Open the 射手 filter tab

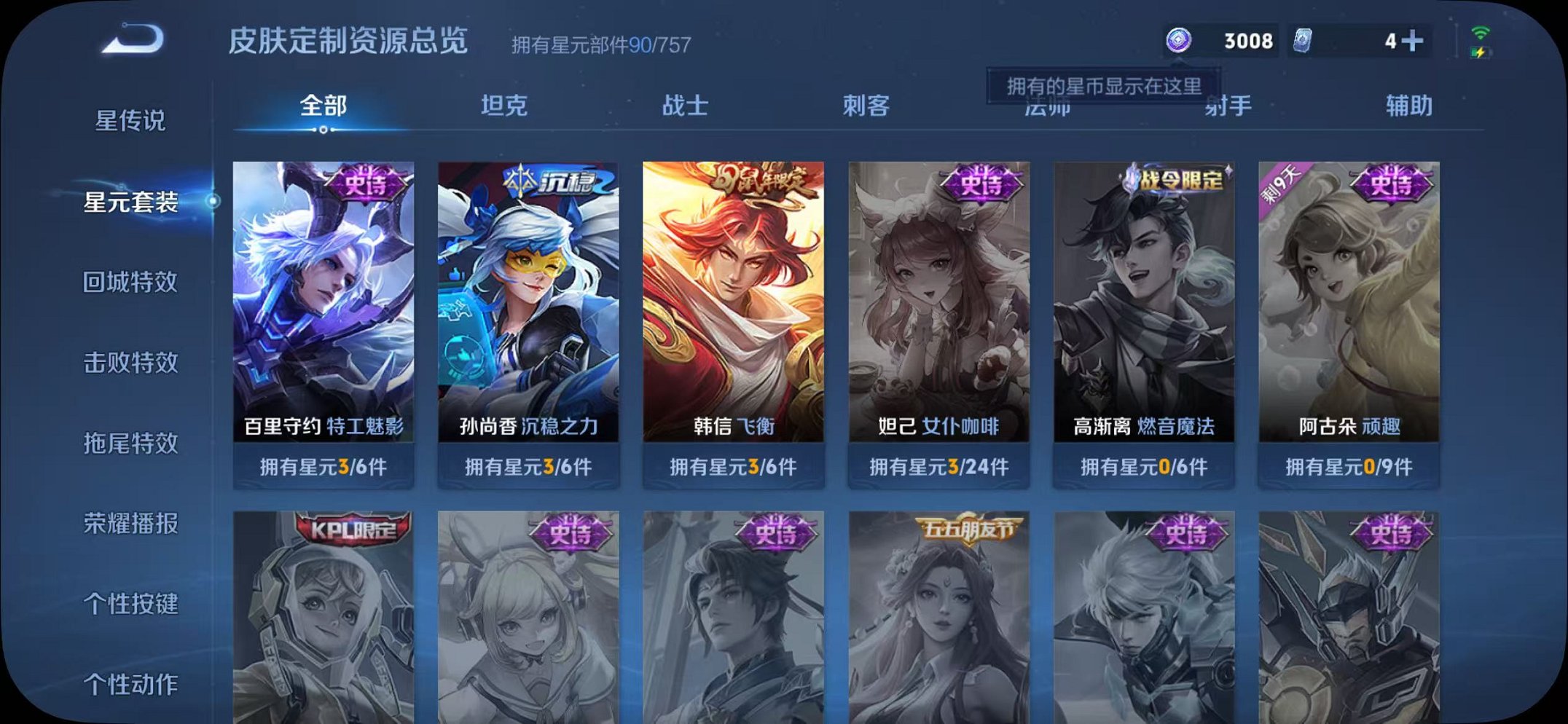pyautogui.click(x=1228, y=106)
